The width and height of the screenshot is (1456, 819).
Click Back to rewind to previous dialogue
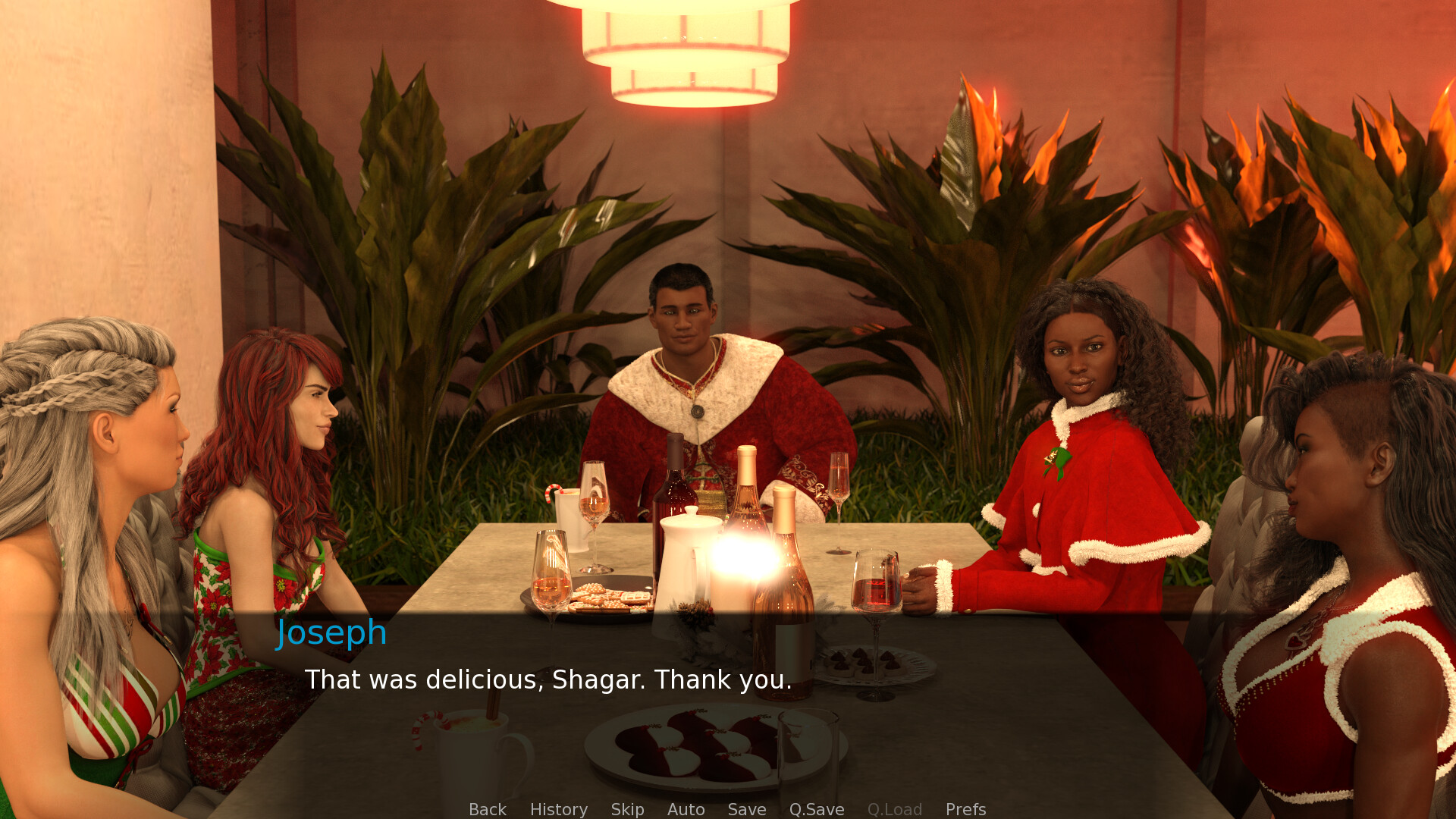[487, 809]
